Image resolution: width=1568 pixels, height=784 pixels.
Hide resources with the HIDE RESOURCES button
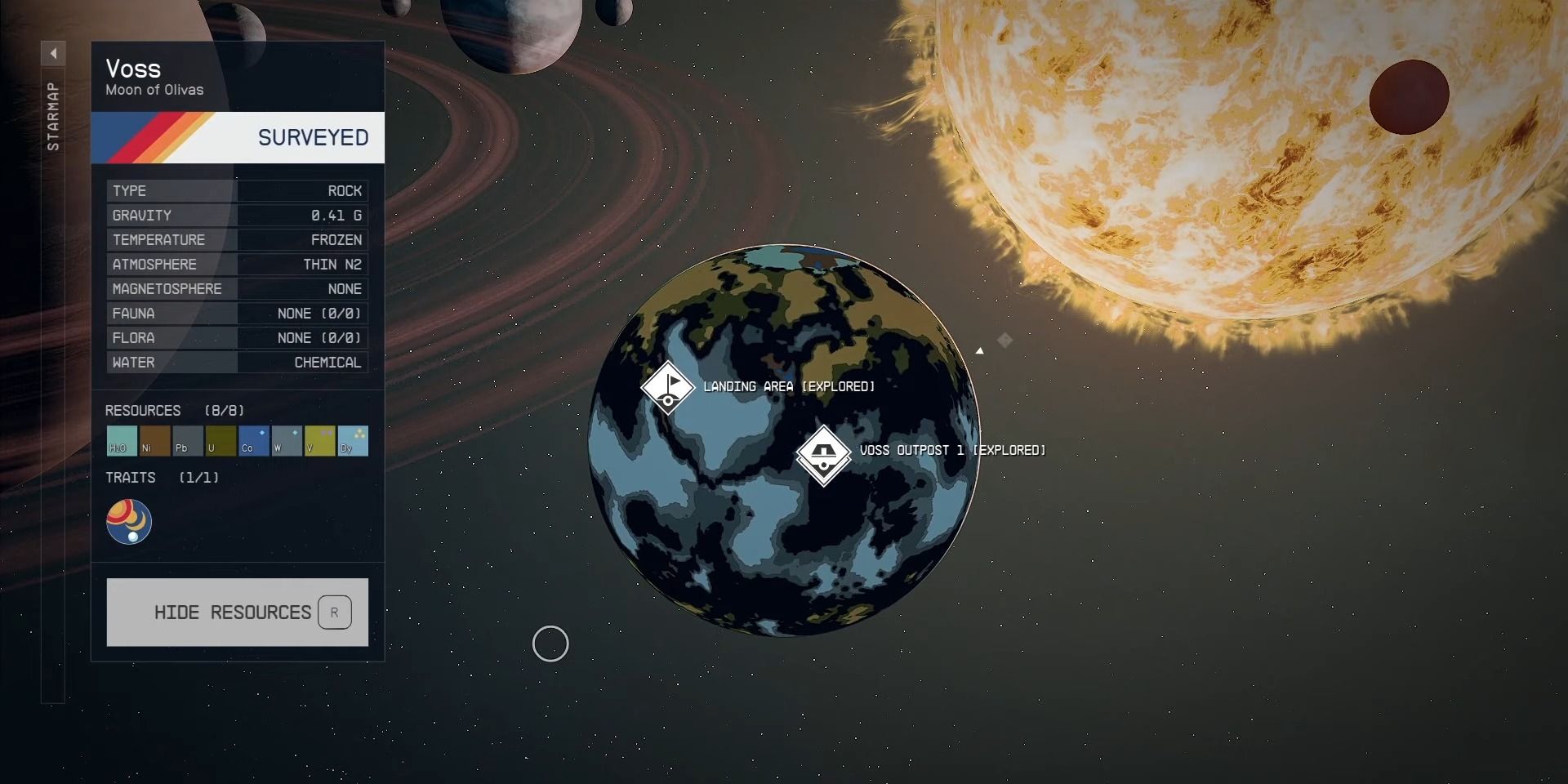[233, 612]
